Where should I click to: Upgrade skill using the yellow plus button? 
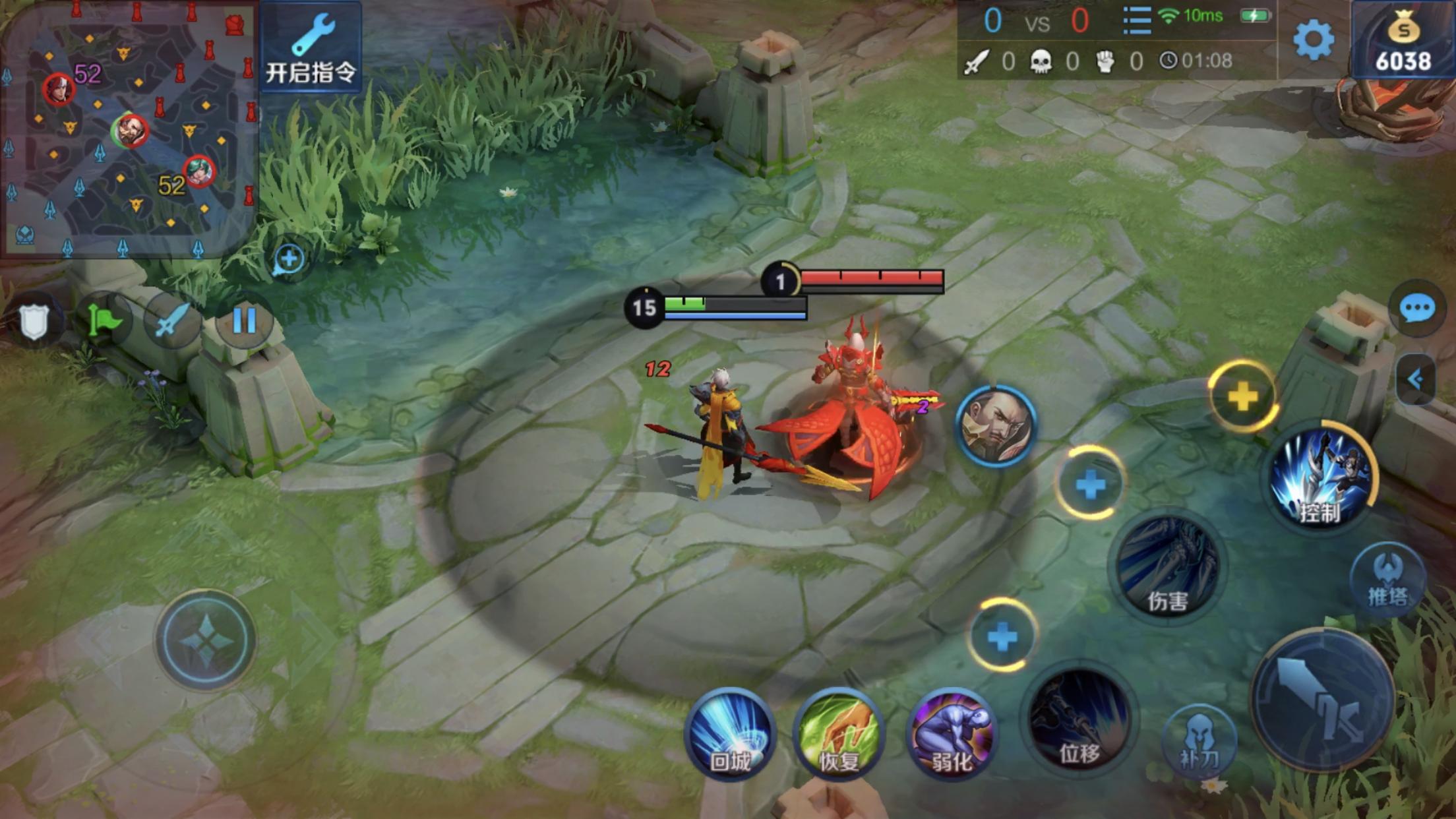coord(1243,396)
